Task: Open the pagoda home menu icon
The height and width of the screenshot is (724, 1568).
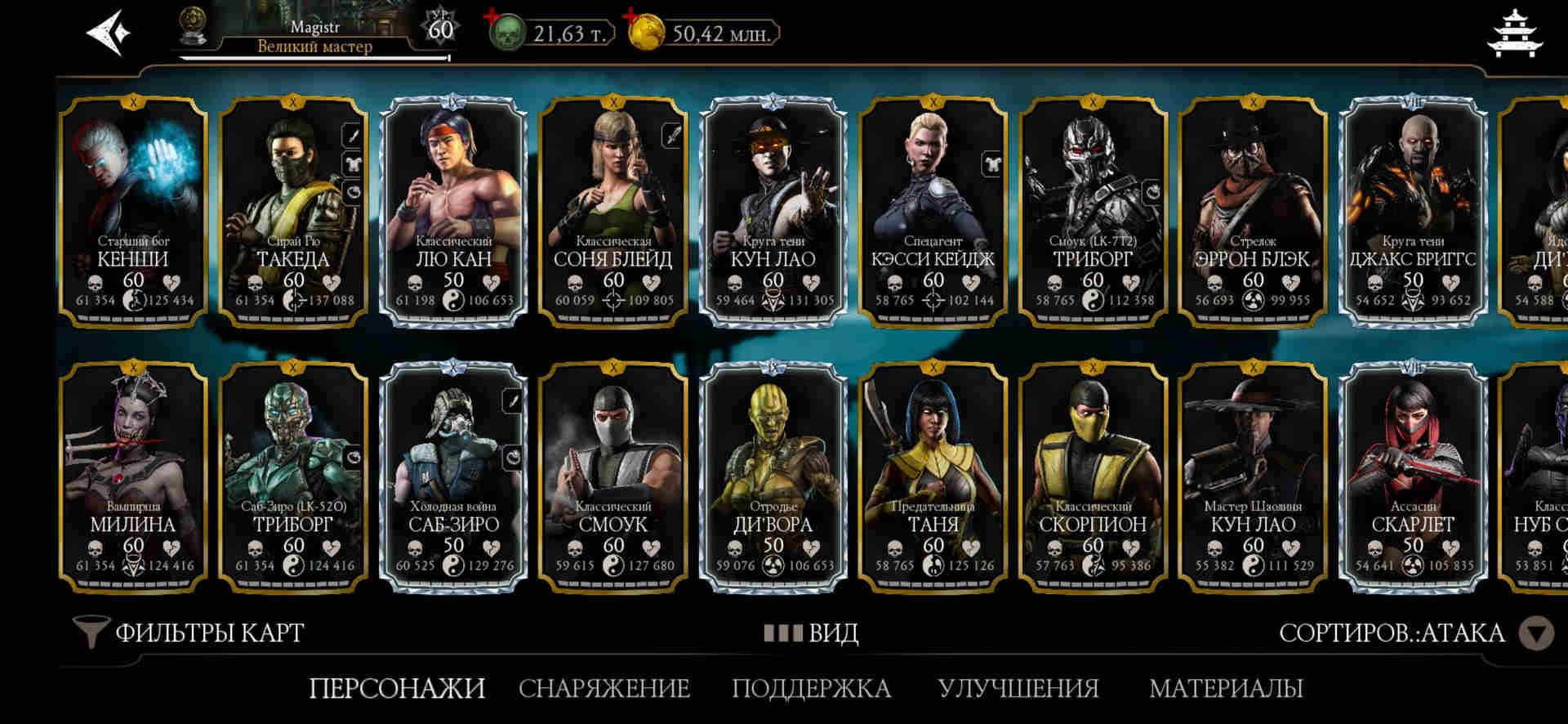Action: point(1515,34)
